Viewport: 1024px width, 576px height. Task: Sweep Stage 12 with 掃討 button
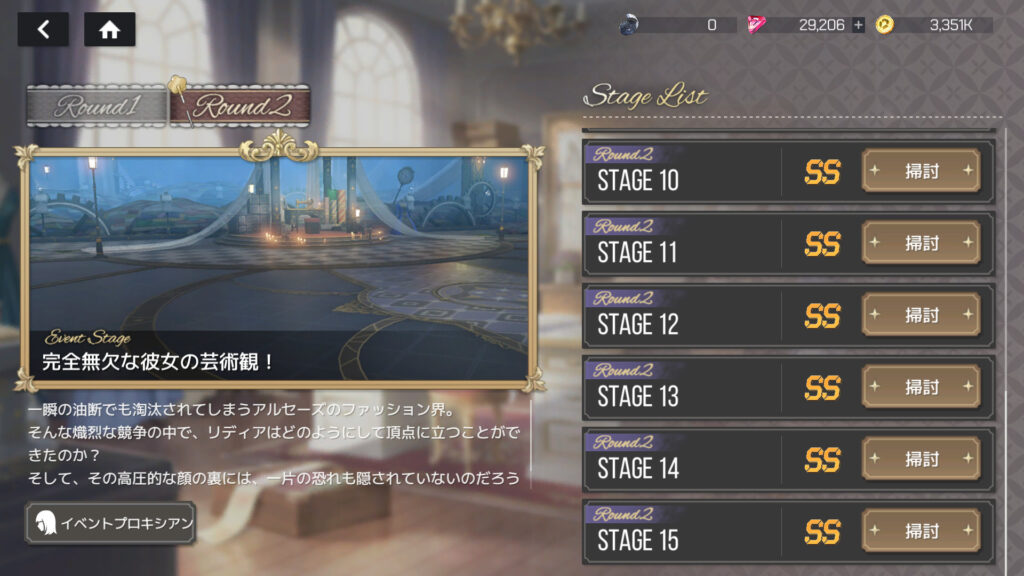tap(921, 315)
